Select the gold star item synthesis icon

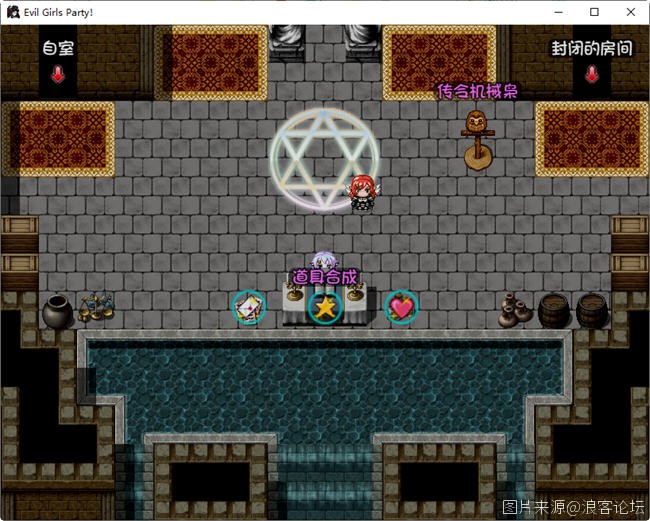[324, 307]
